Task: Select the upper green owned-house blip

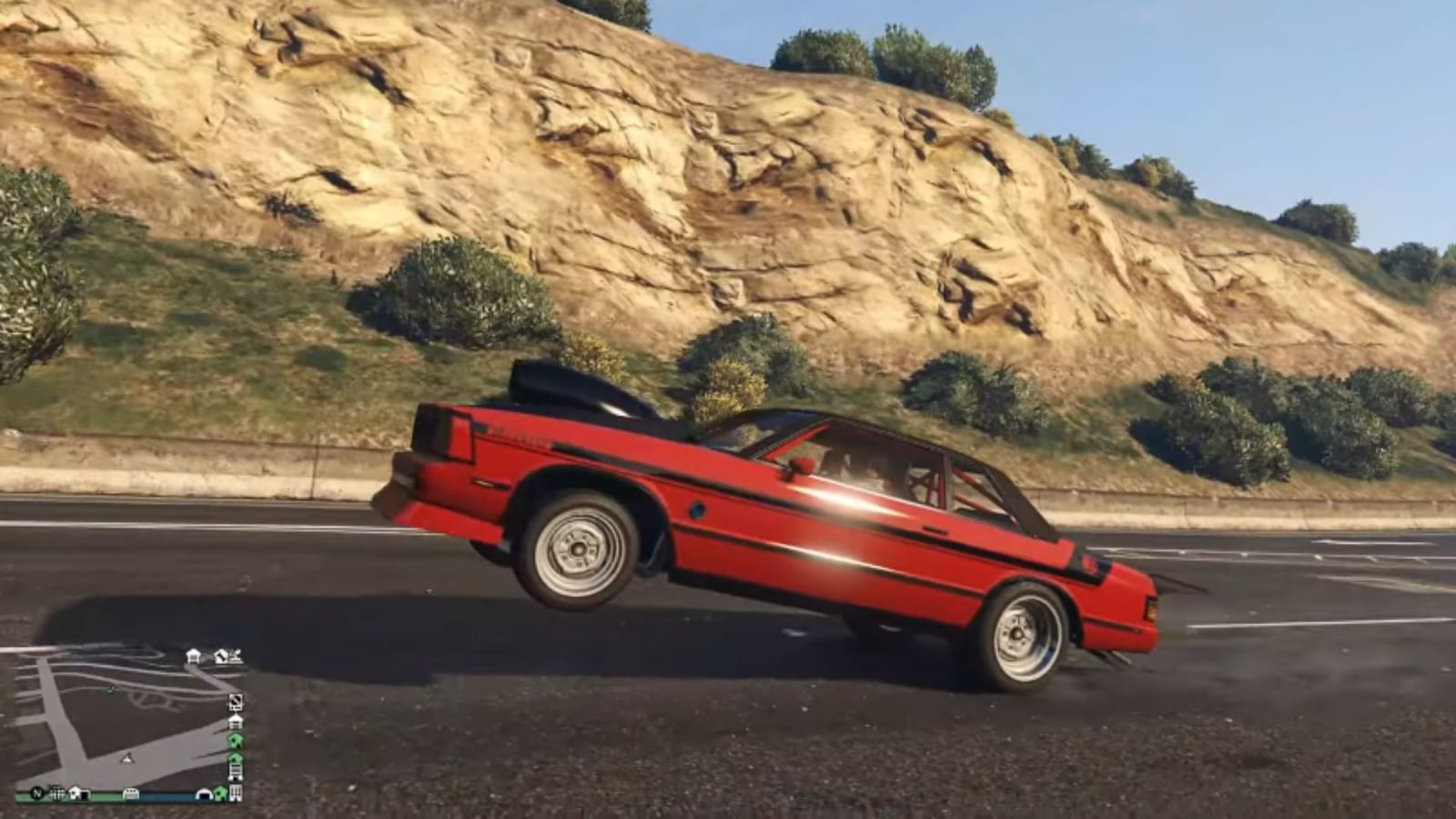Action: [237, 741]
